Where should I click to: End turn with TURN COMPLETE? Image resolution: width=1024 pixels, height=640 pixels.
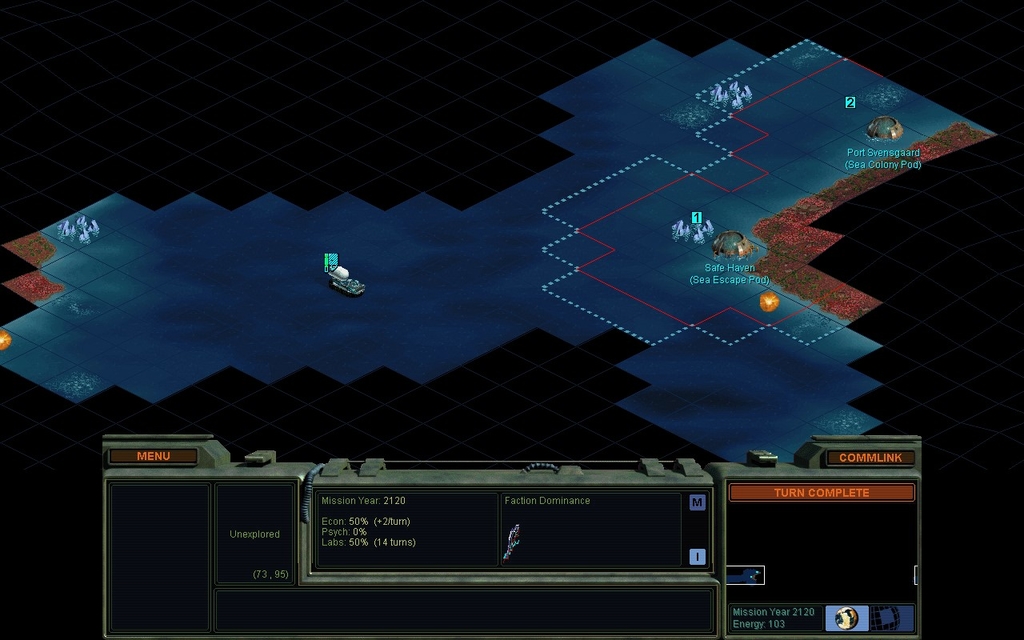[x=821, y=493]
